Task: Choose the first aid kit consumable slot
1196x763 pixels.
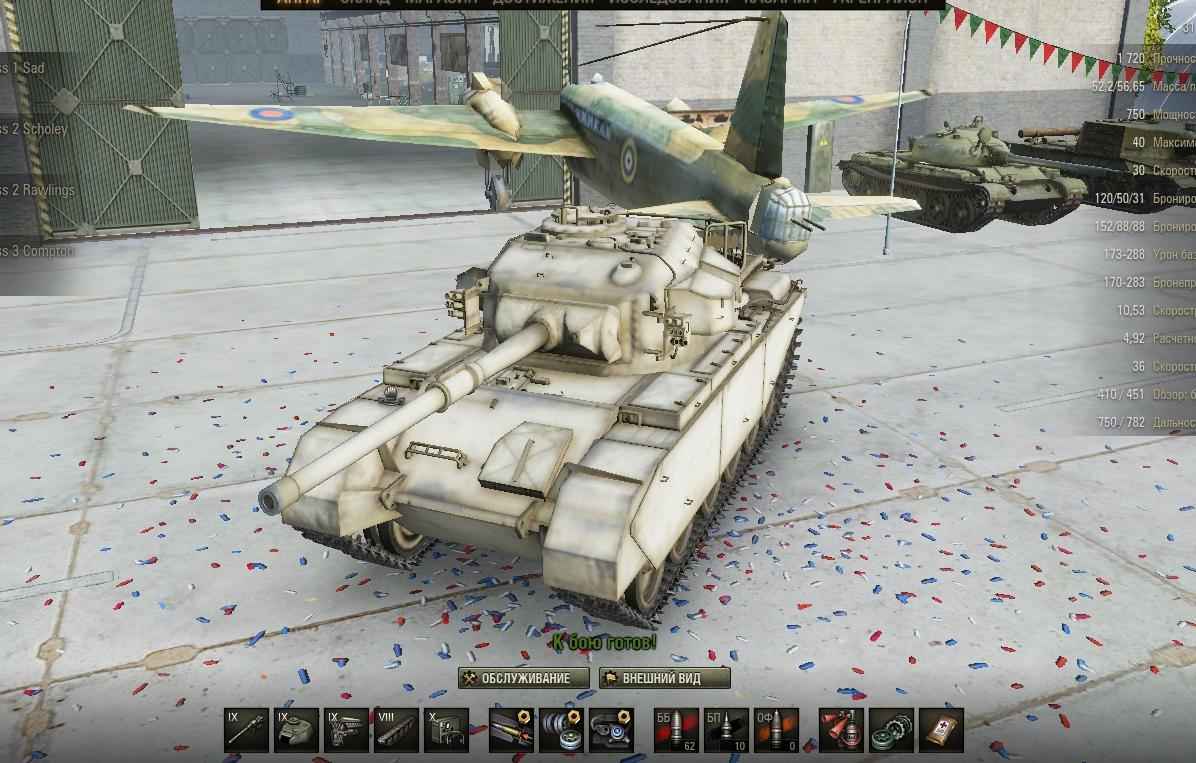Action: pos(941,730)
